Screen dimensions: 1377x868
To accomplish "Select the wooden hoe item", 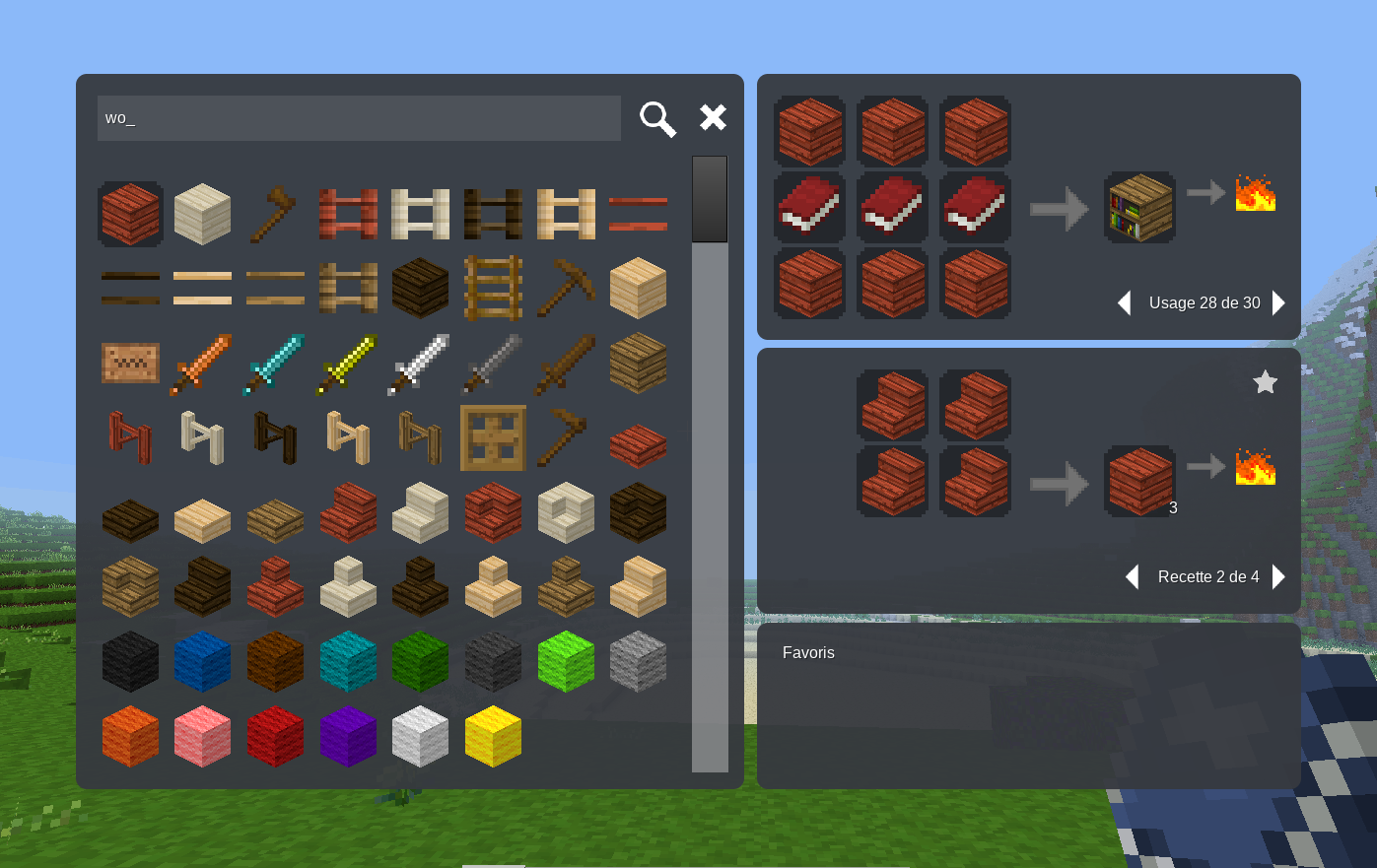I will point(566,436).
